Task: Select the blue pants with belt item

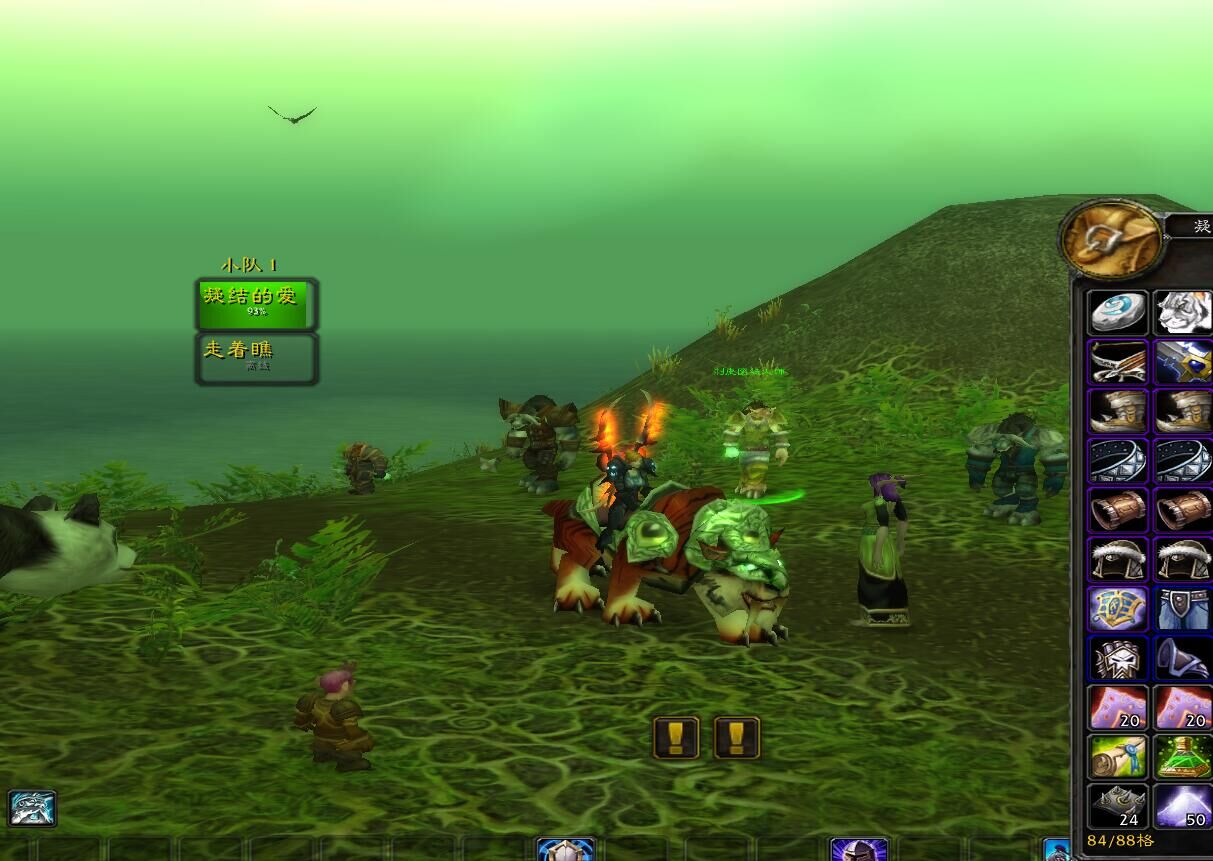Action: click(1183, 608)
